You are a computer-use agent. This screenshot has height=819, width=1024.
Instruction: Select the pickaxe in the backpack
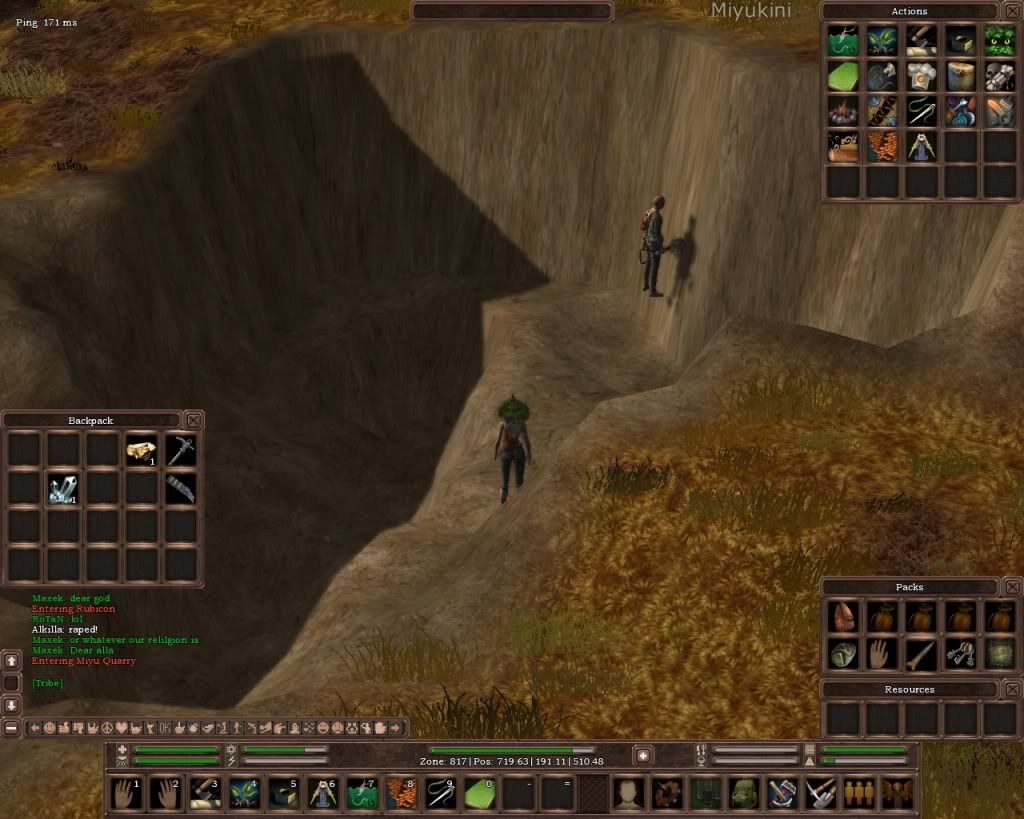pos(180,451)
